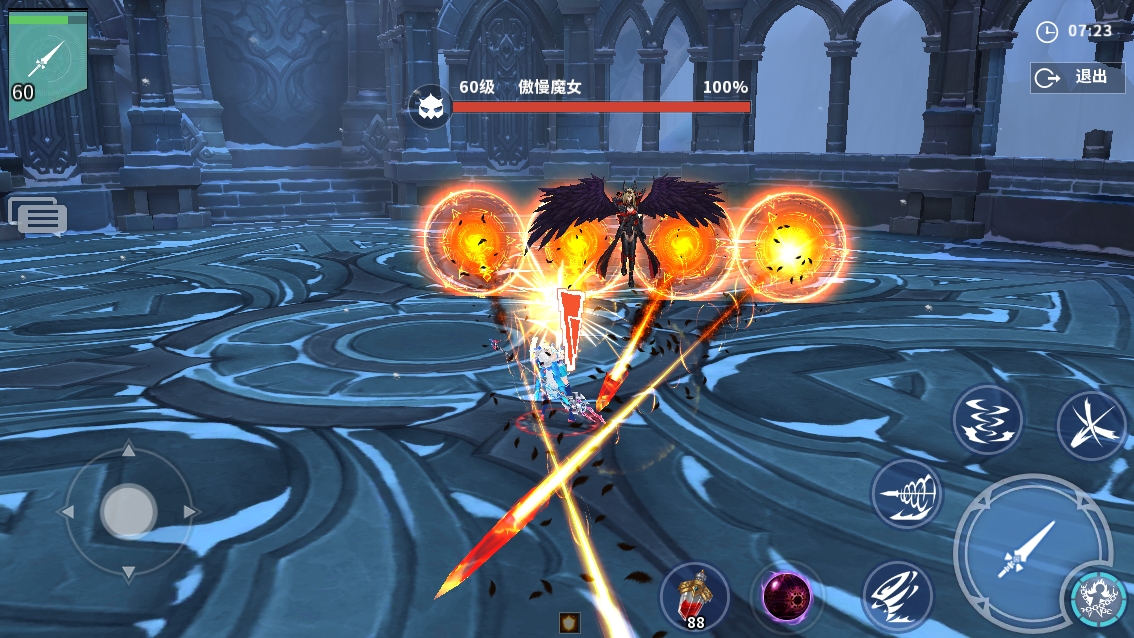
Task: Click the small shield buff icon
Action: 569,622
